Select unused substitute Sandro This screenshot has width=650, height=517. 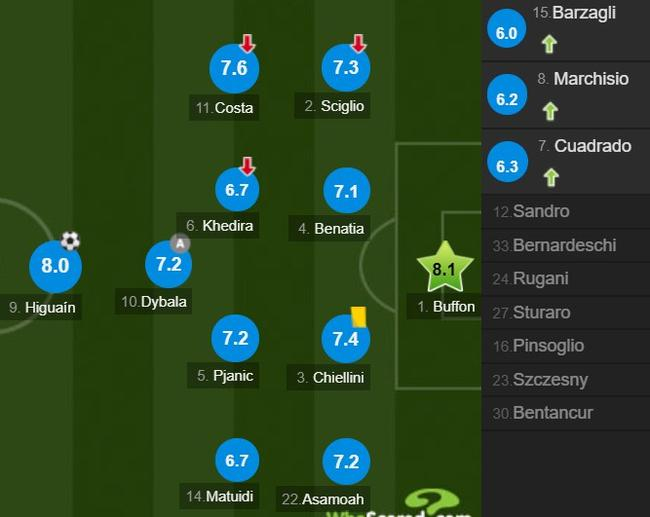coord(541,211)
